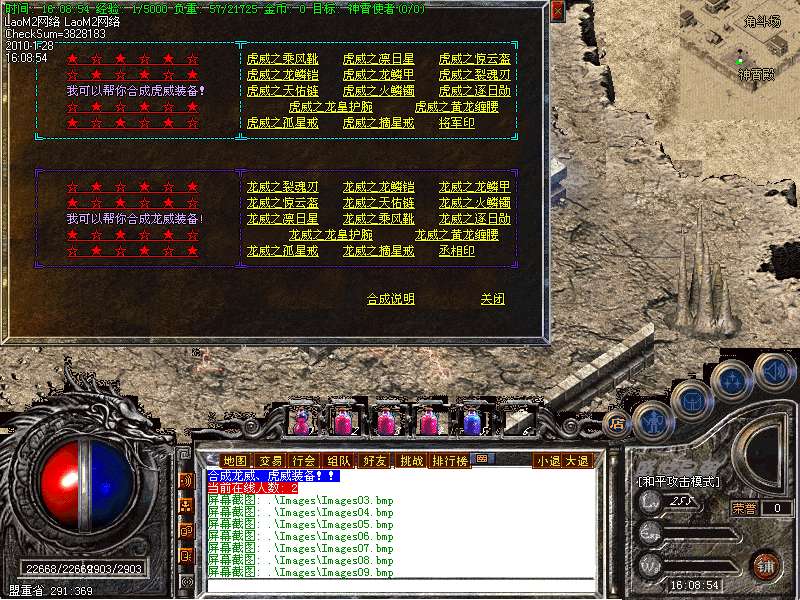This screenshot has height=600, width=800.
Task: Show the 好友 friends list
Action: tap(375, 460)
